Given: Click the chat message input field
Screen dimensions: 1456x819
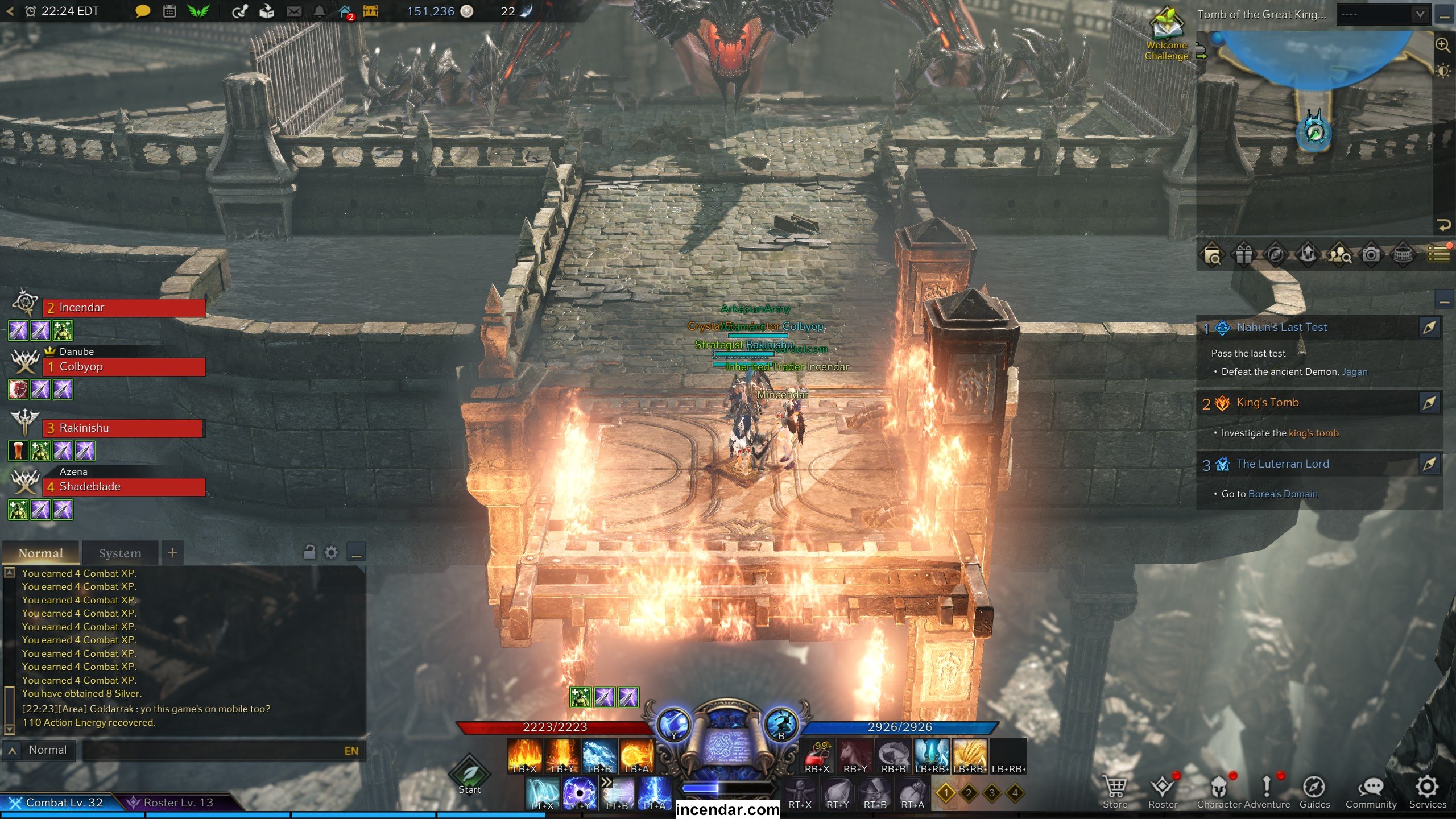Looking at the screenshot, I should pos(210,751).
